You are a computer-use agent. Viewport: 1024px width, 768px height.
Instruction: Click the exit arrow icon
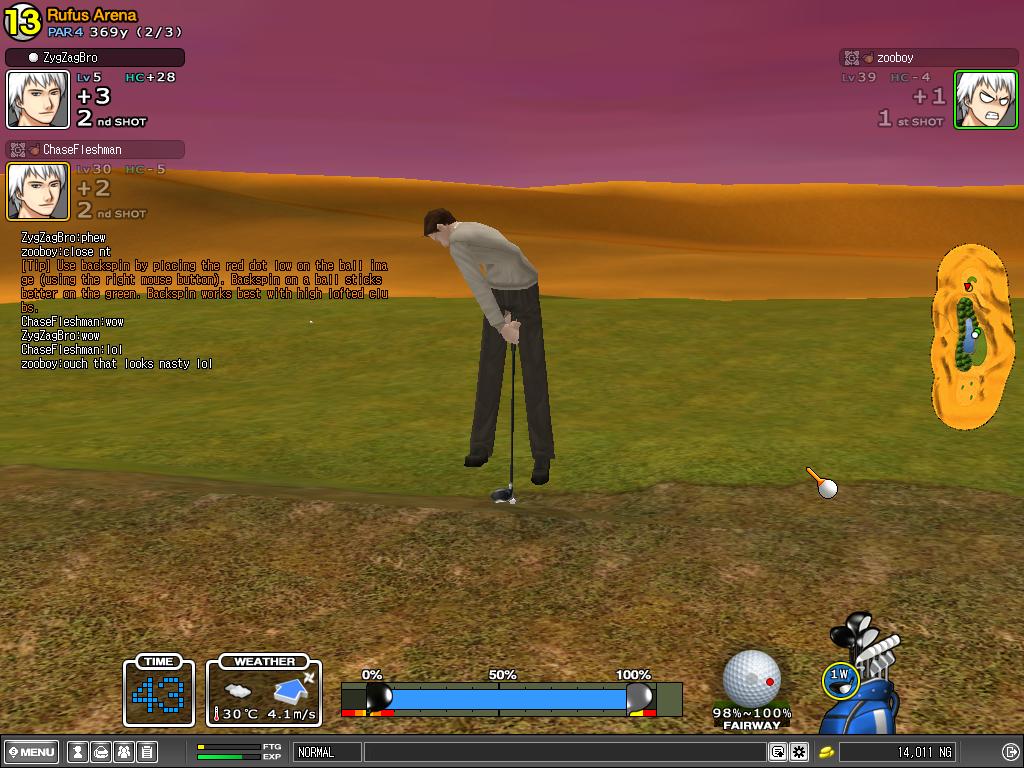tap(1009, 752)
